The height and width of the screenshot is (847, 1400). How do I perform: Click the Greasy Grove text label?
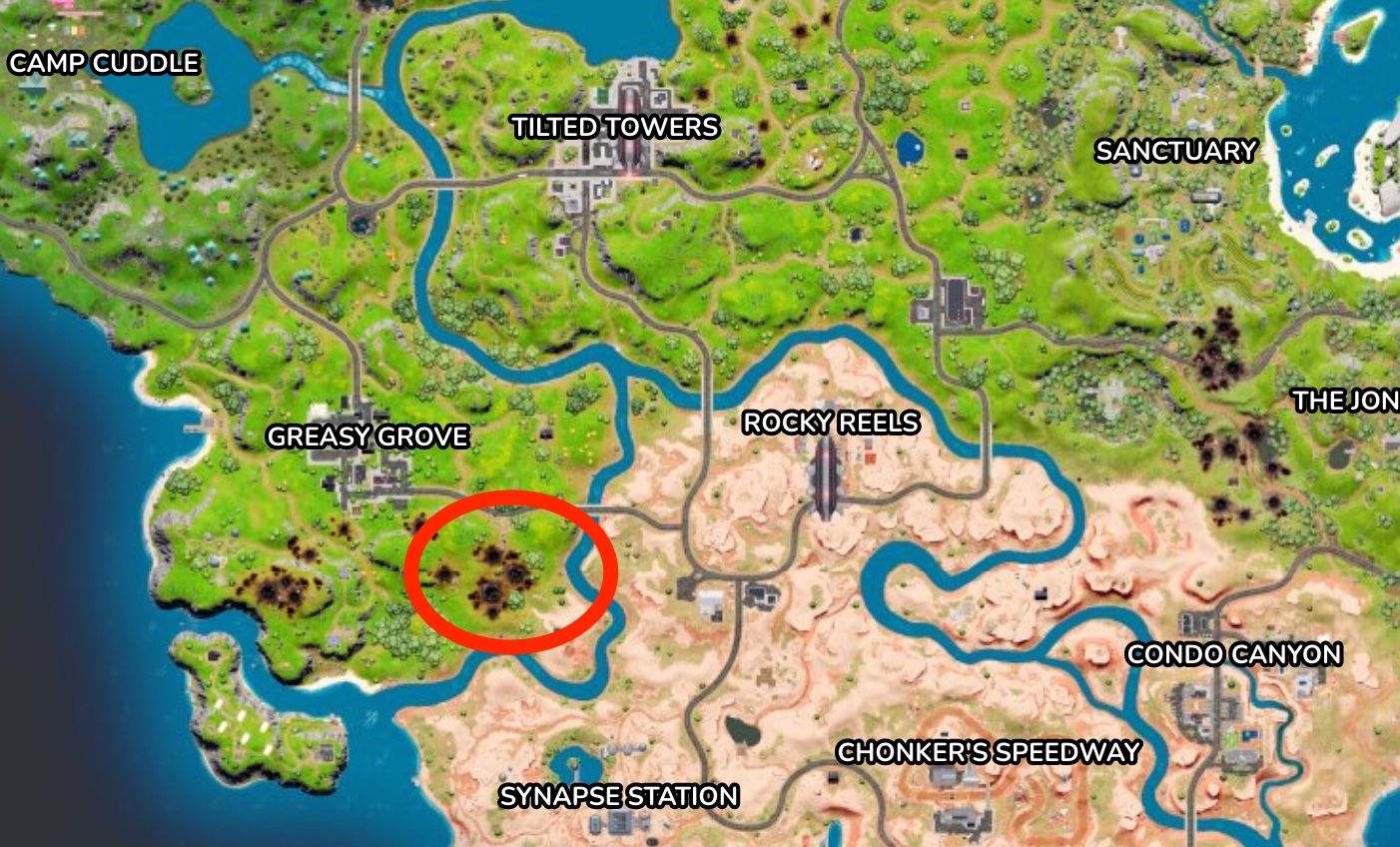point(369,436)
